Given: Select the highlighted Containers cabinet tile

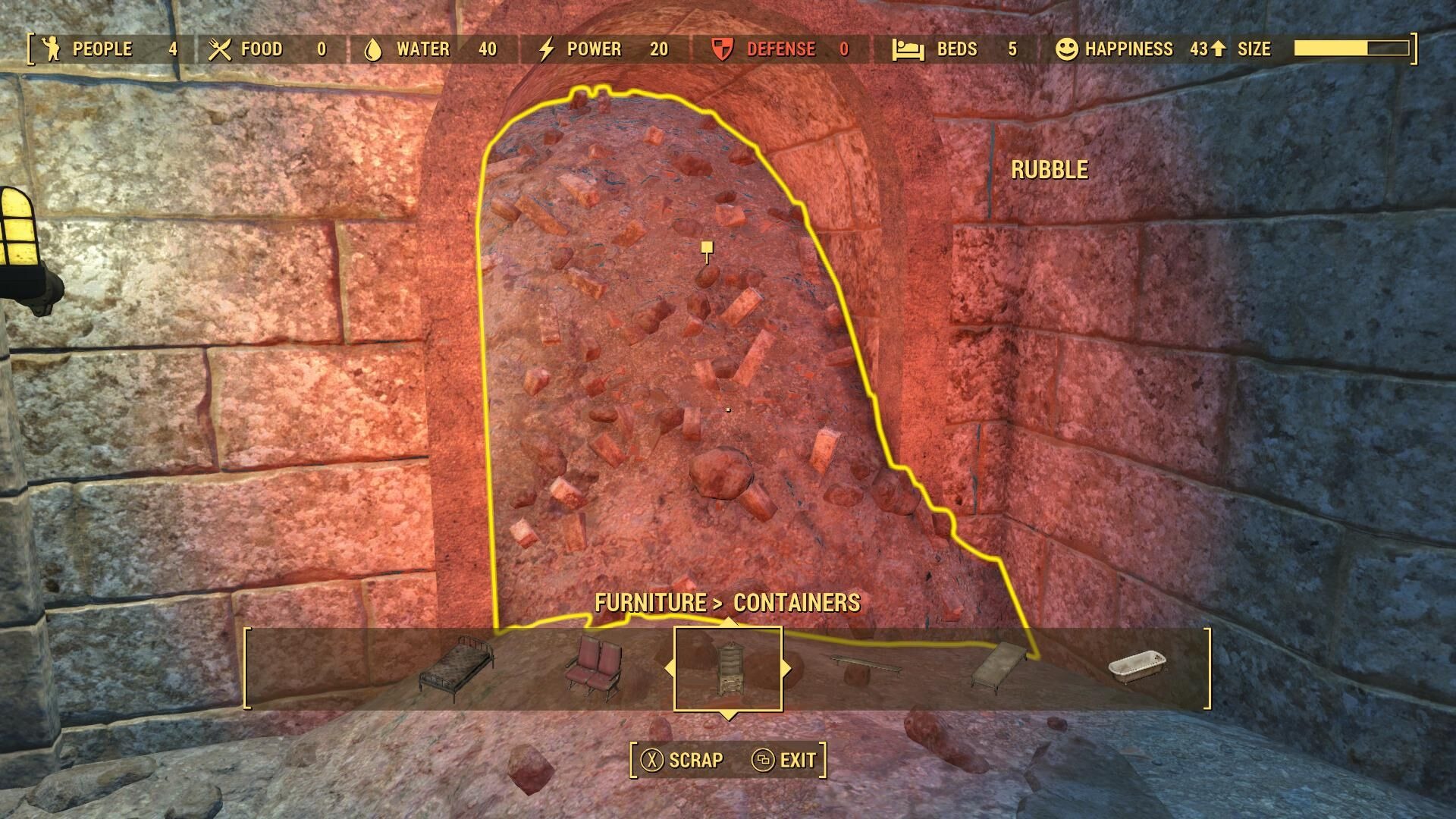Looking at the screenshot, I should click(728, 669).
